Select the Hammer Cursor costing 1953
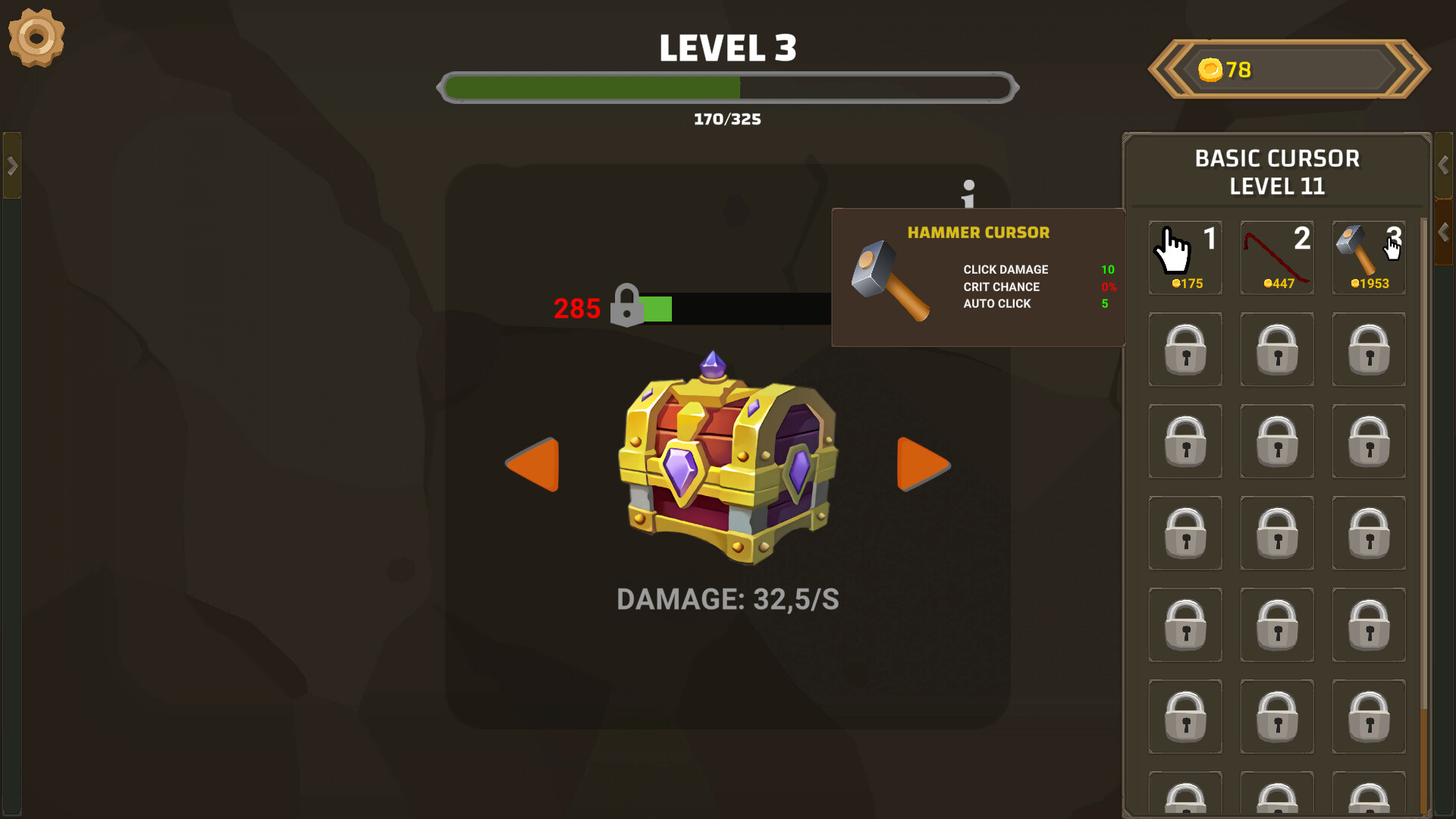The height and width of the screenshot is (819, 1456). [x=1368, y=258]
